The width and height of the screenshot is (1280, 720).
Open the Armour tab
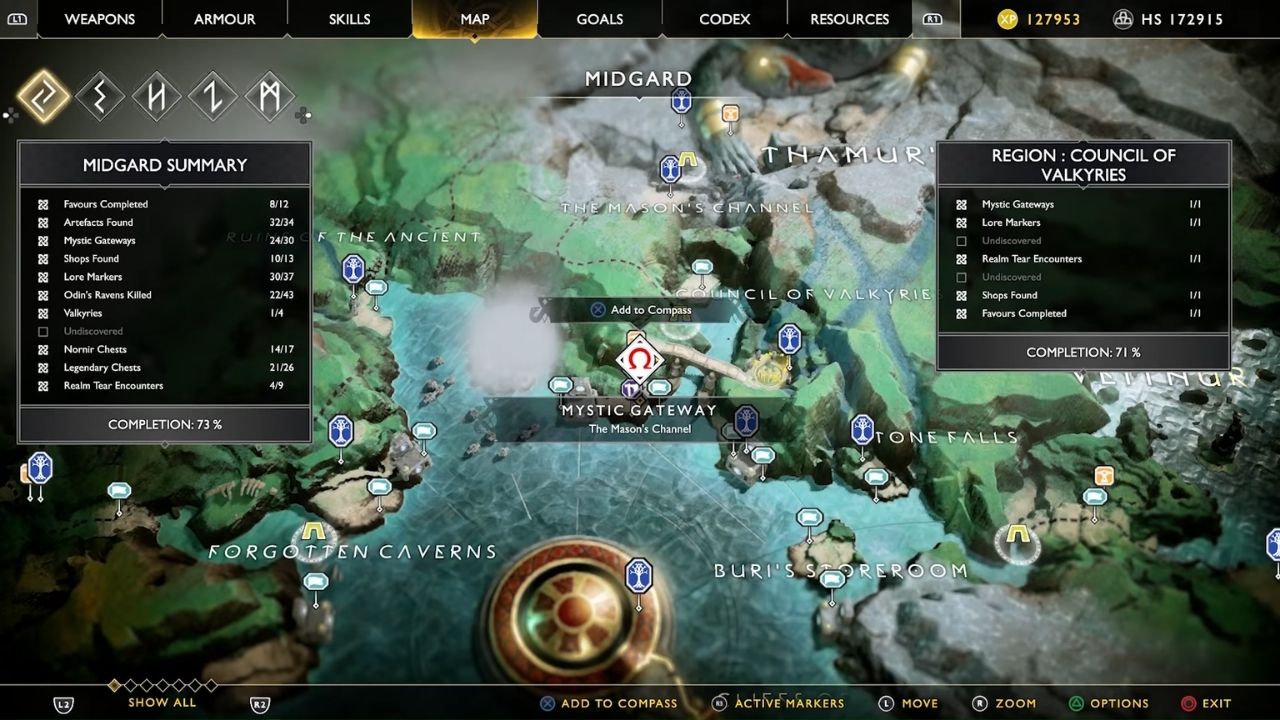click(224, 19)
